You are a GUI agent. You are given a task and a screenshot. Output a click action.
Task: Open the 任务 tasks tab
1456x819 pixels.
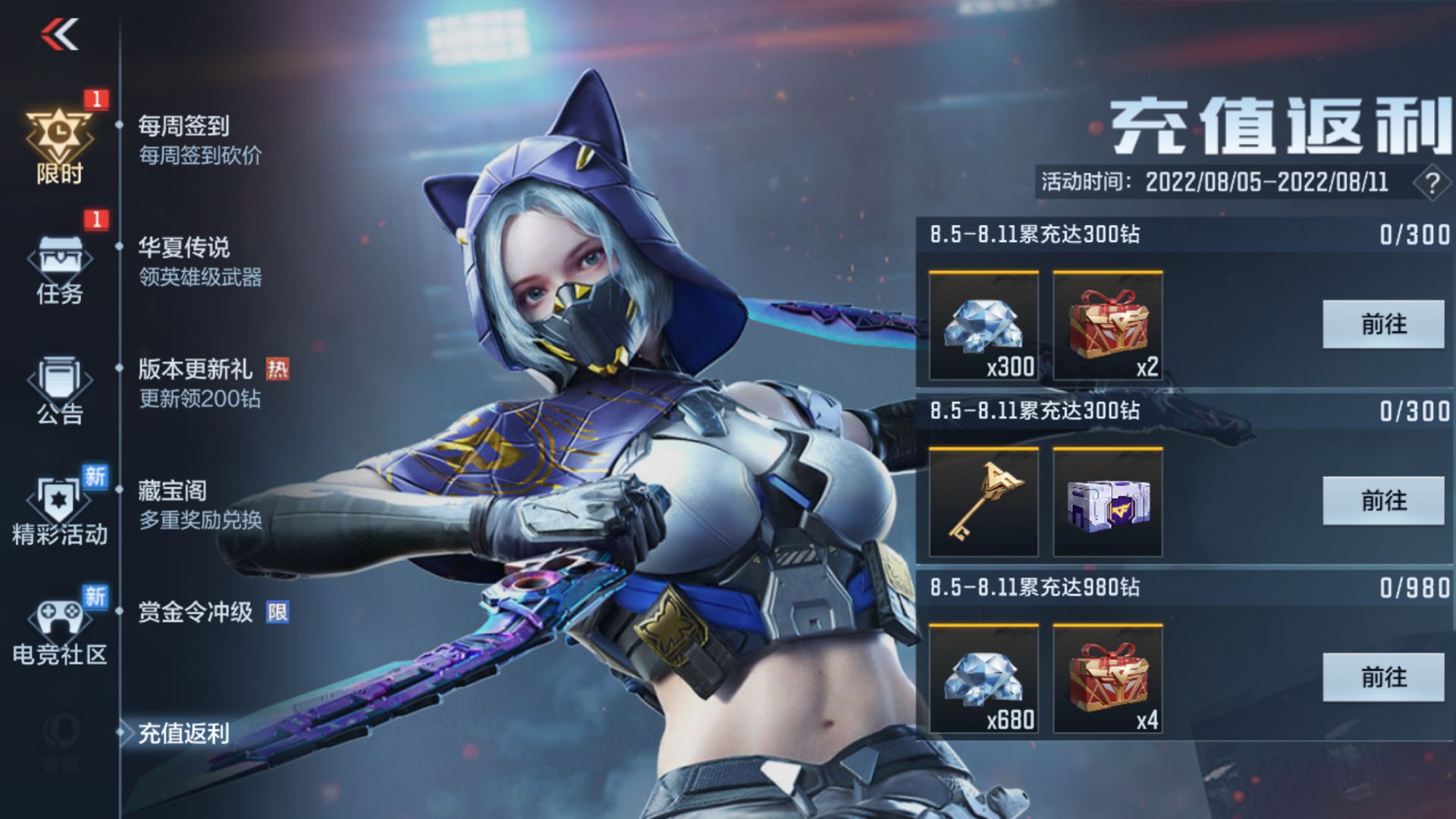[x=59, y=269]
